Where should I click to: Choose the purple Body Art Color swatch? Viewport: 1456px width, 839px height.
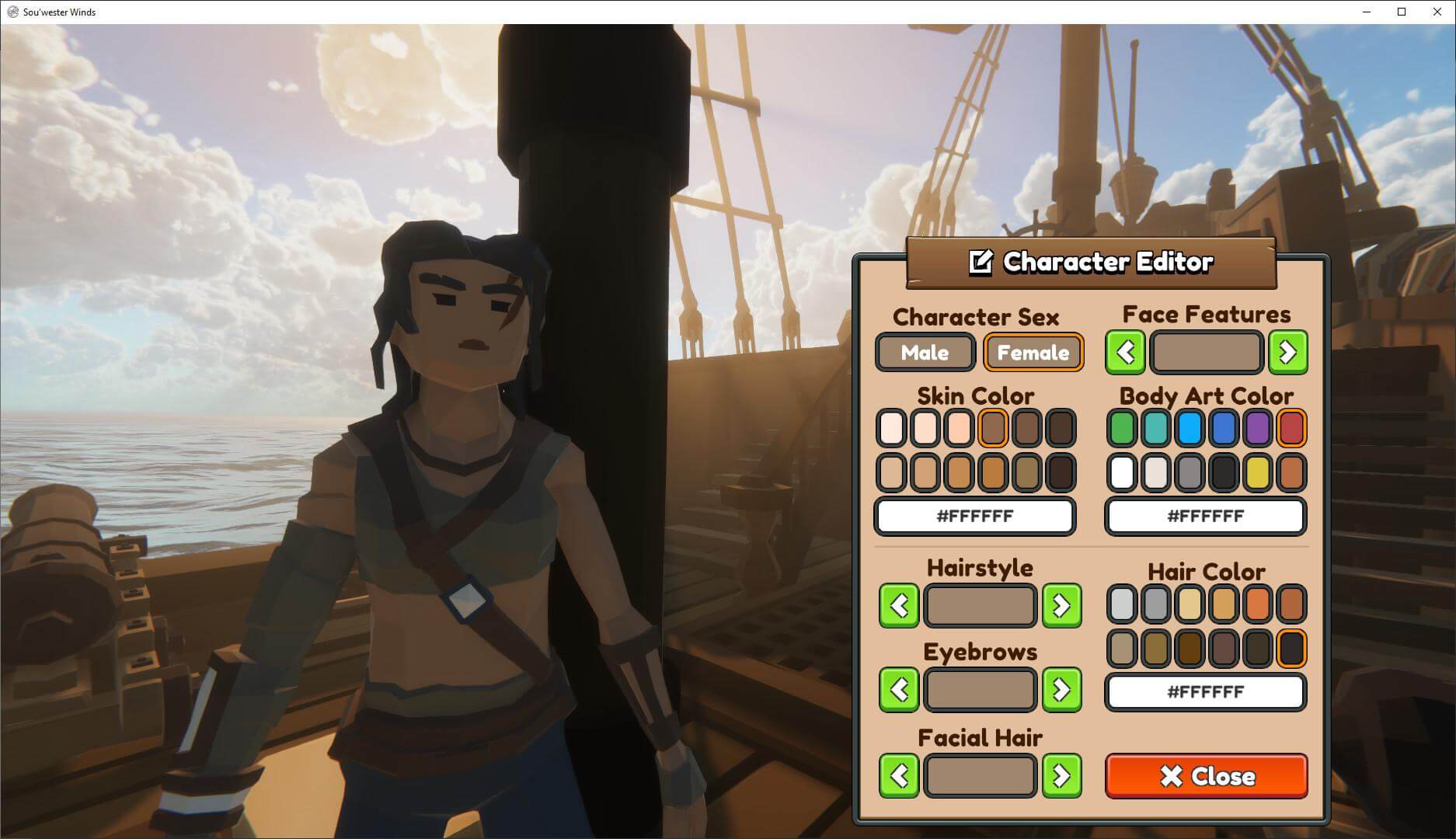point(1257,428)
